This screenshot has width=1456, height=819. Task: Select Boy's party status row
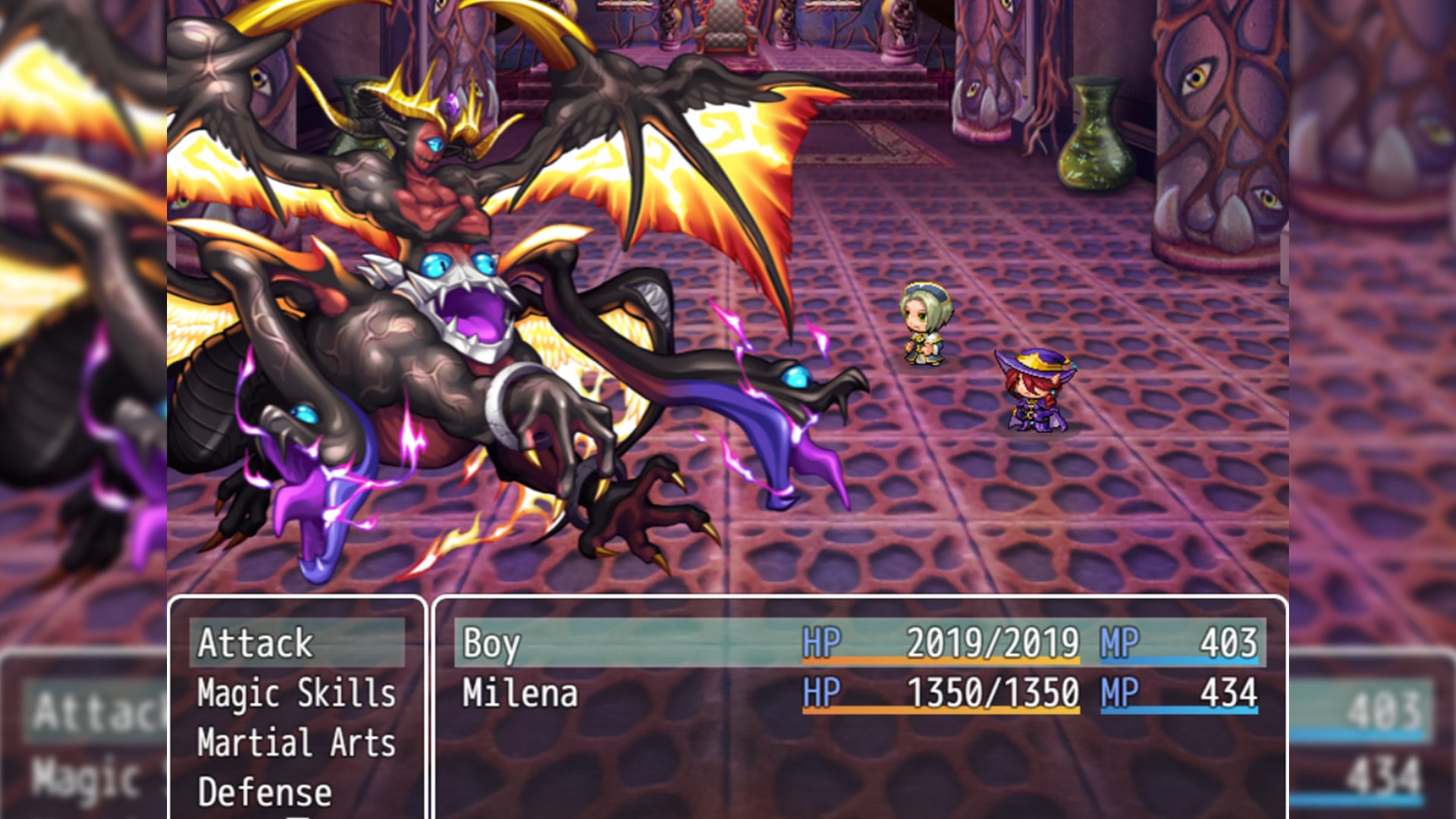(x=859, y=643)
